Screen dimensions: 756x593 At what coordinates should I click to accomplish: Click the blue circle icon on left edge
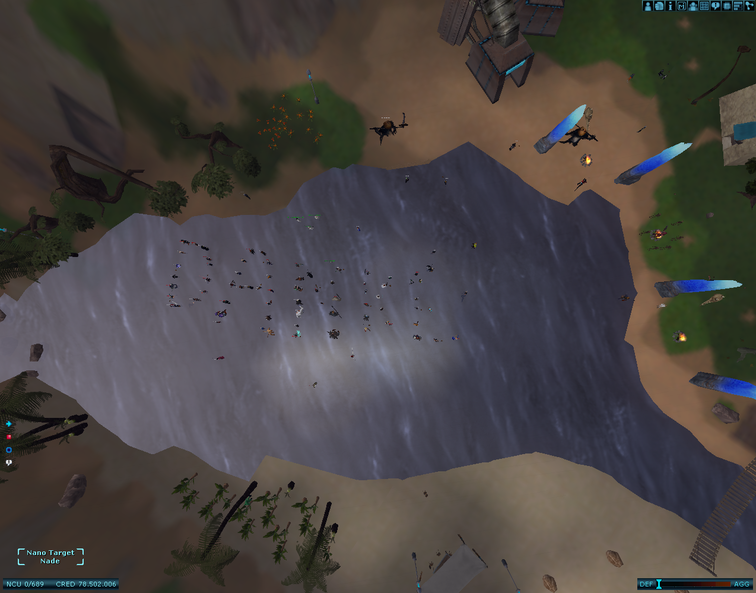pos(9,450)
